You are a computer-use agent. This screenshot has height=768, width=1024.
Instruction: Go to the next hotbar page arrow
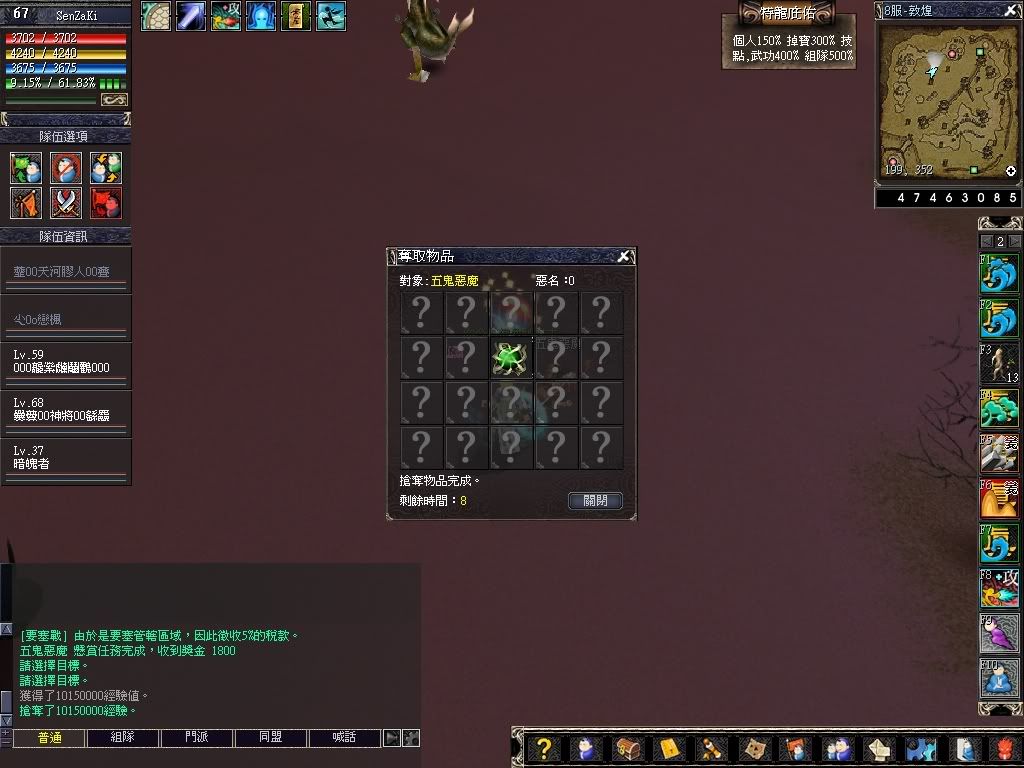point(1015,242)
